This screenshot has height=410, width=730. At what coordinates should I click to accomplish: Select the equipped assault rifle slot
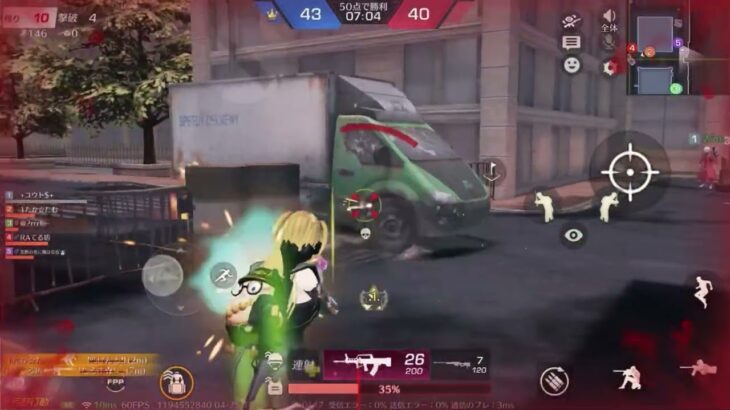click(375, 364)
